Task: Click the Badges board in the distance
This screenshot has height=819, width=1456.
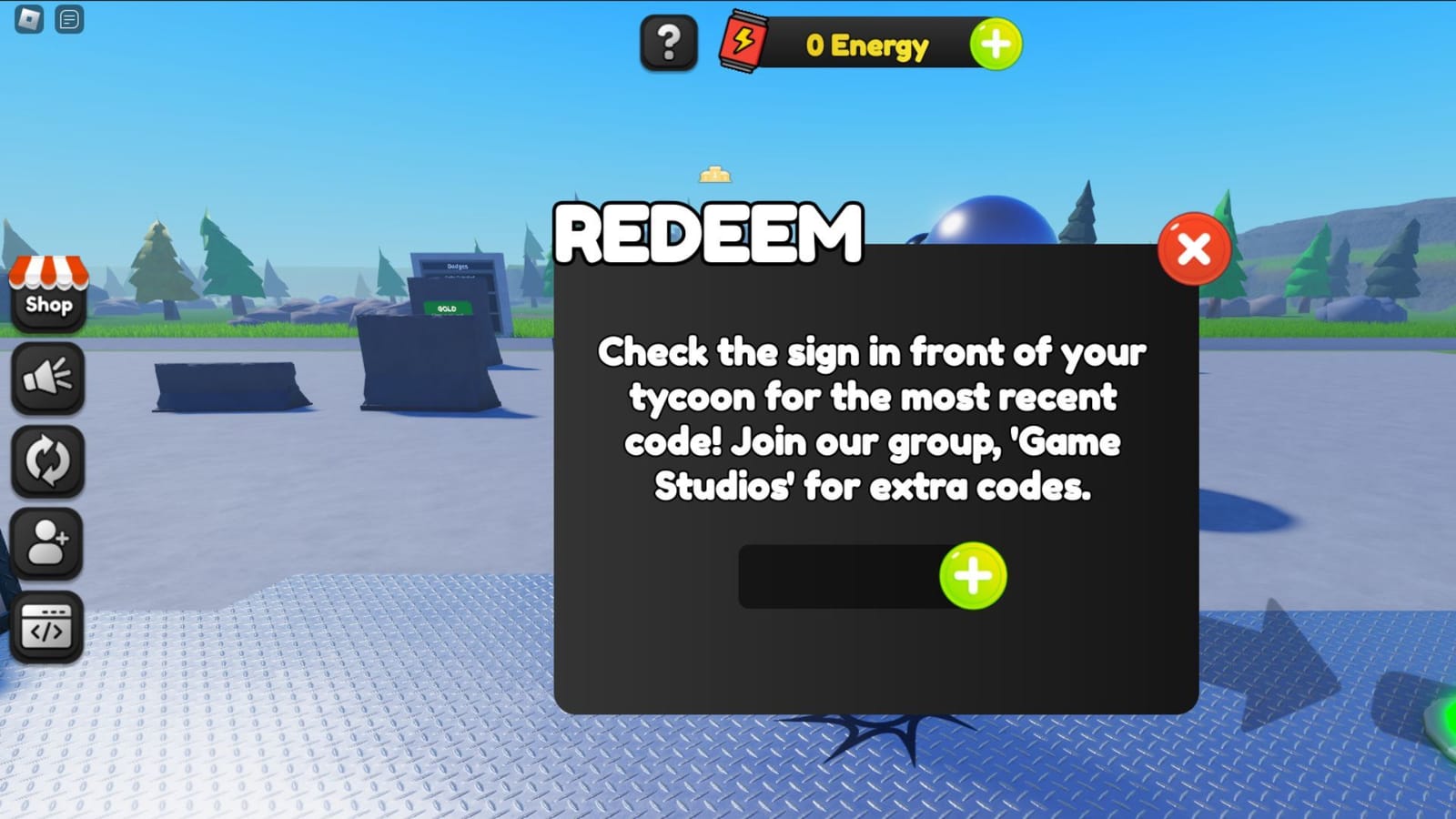Action: (x=455, y=268)
